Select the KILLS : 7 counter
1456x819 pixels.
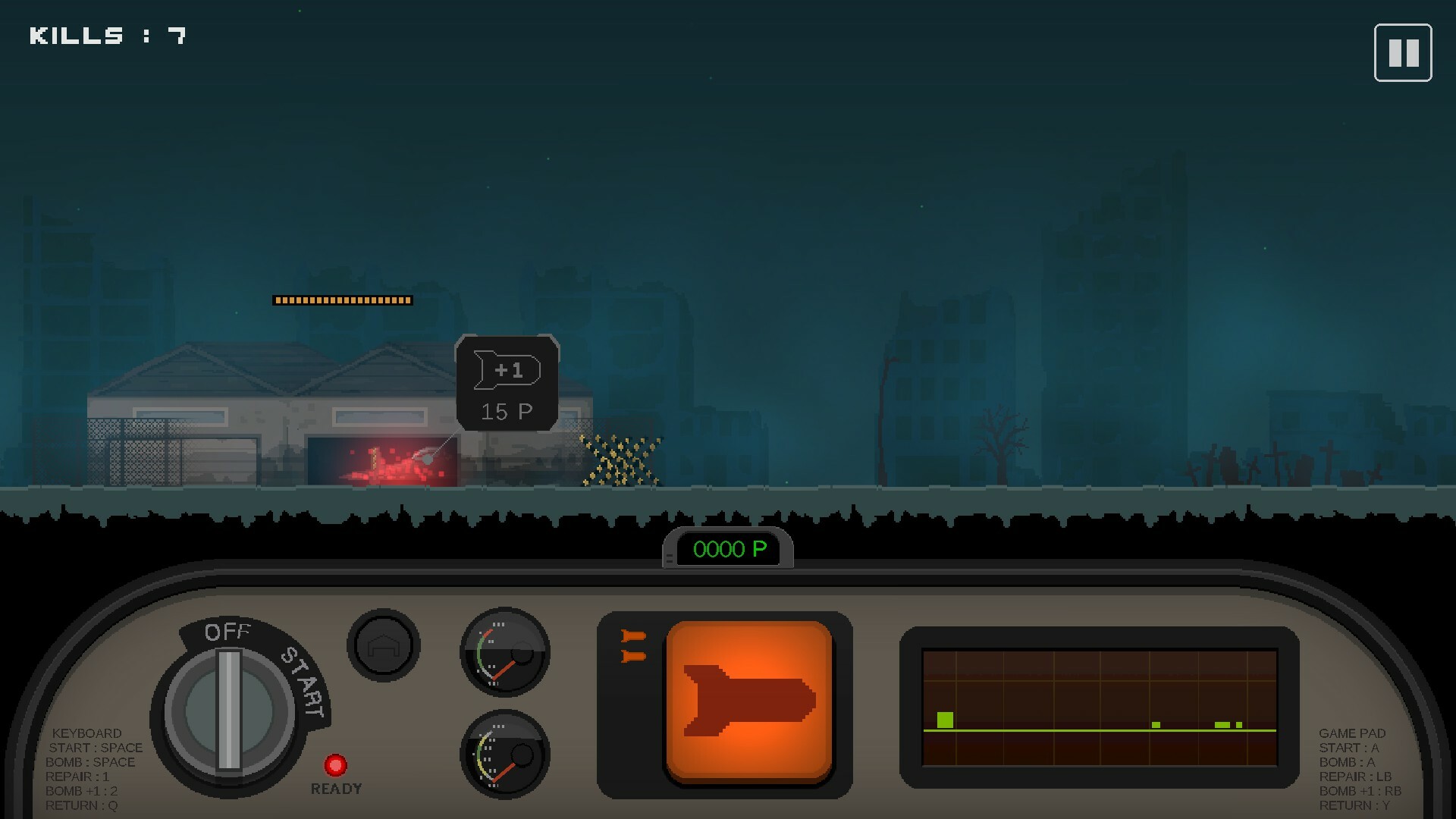tap(106, 34)
